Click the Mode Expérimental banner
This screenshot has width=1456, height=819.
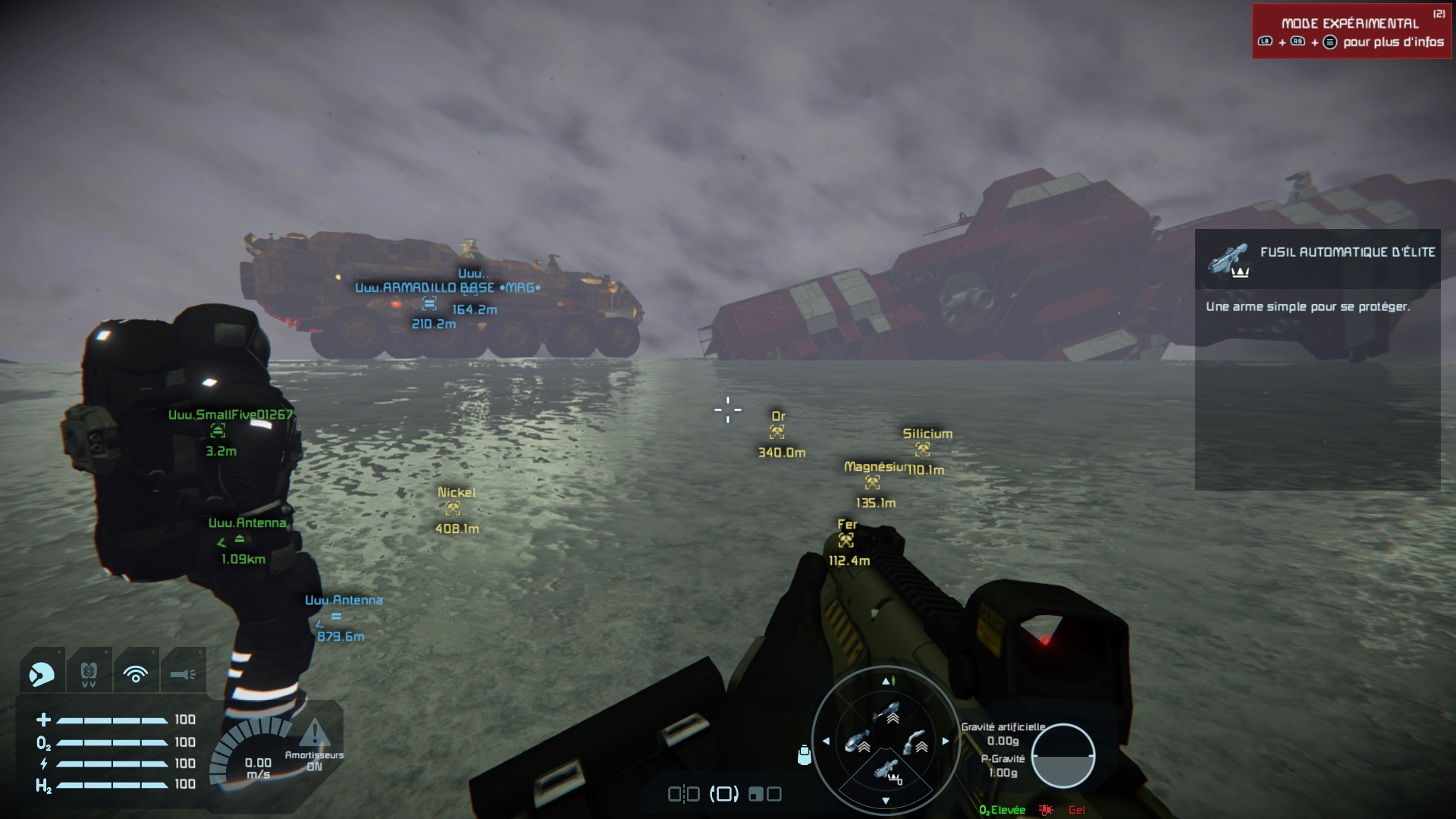click(1351, 32)
